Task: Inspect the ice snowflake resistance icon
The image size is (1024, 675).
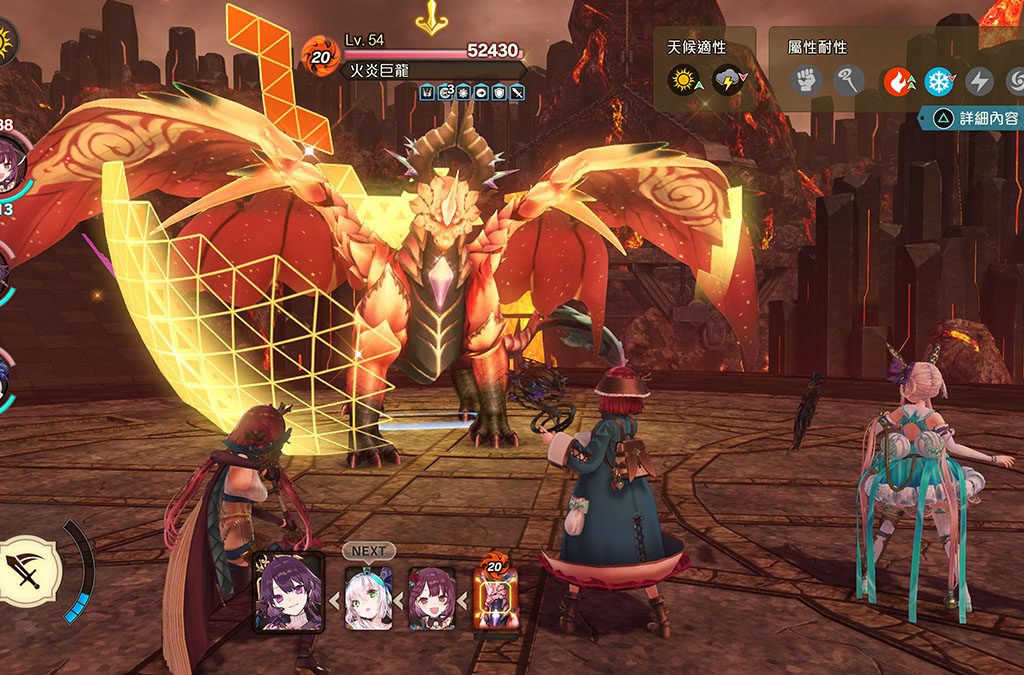Action: 938,79
